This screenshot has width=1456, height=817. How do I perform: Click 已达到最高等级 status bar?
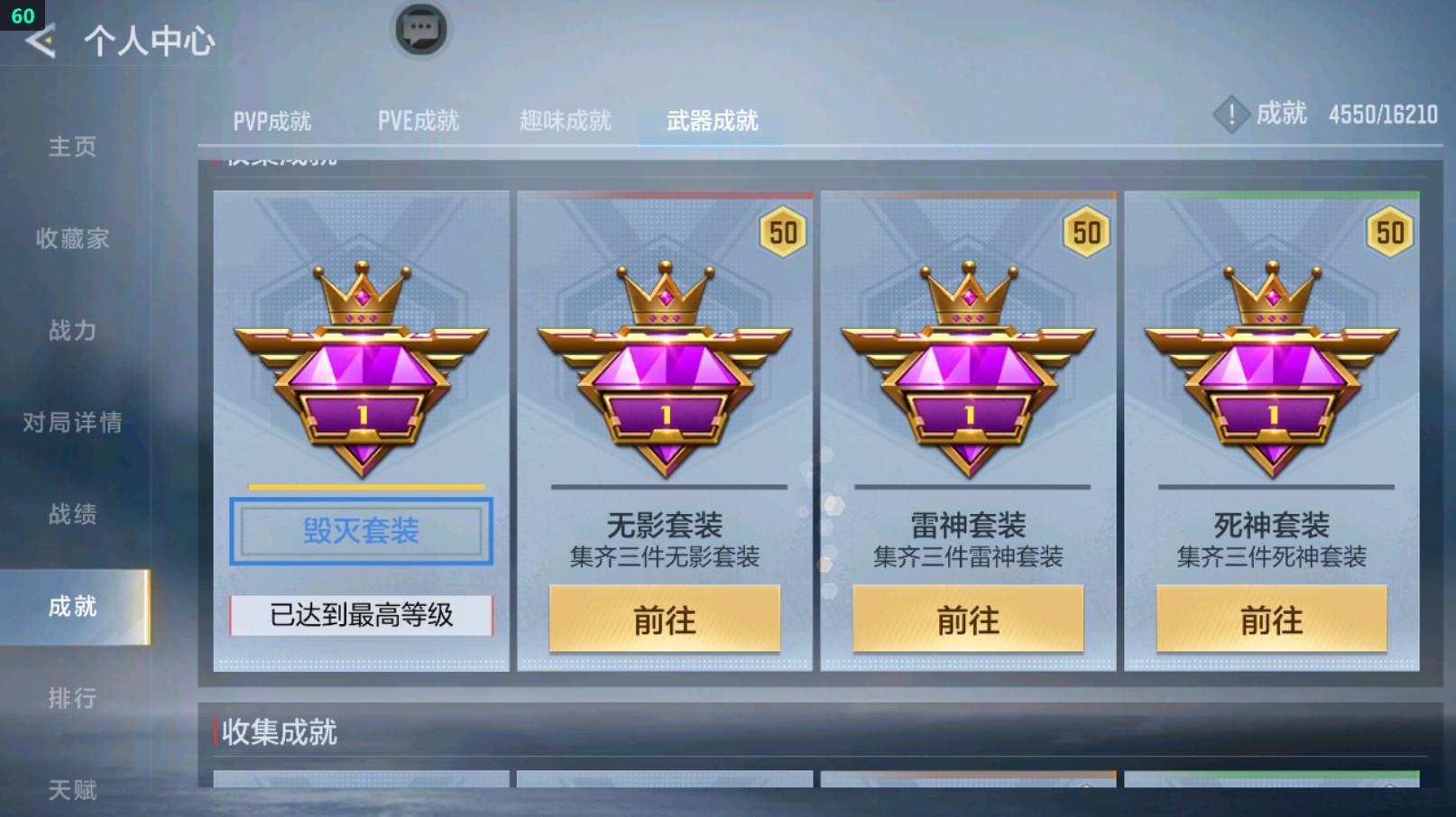click(360, 615)
